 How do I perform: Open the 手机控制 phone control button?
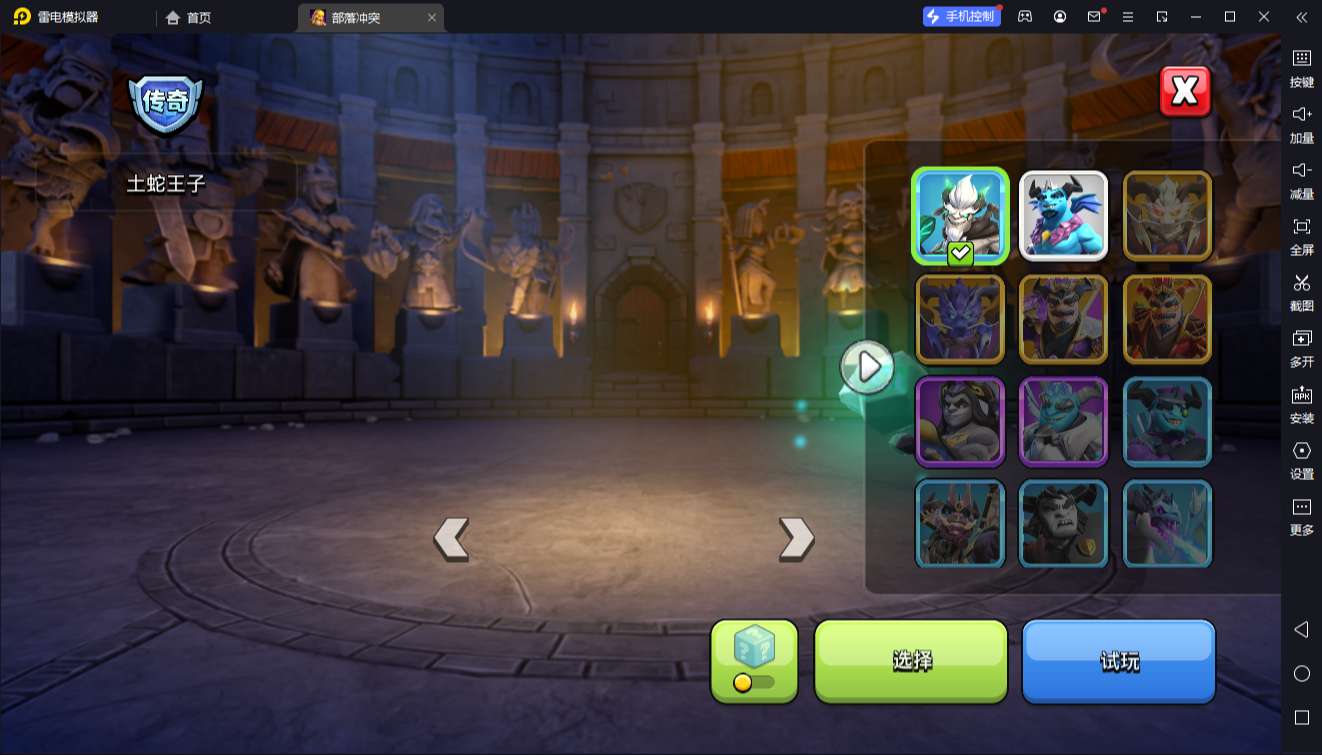(961, 17)
